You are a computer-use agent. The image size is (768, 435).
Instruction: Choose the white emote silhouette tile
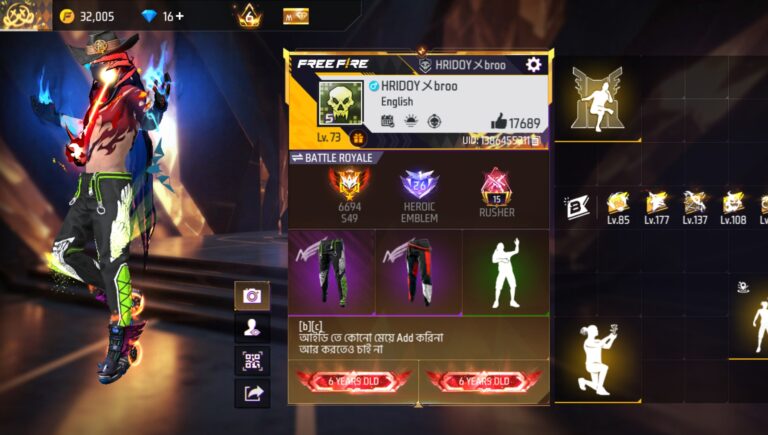click(x=505, y=272)
